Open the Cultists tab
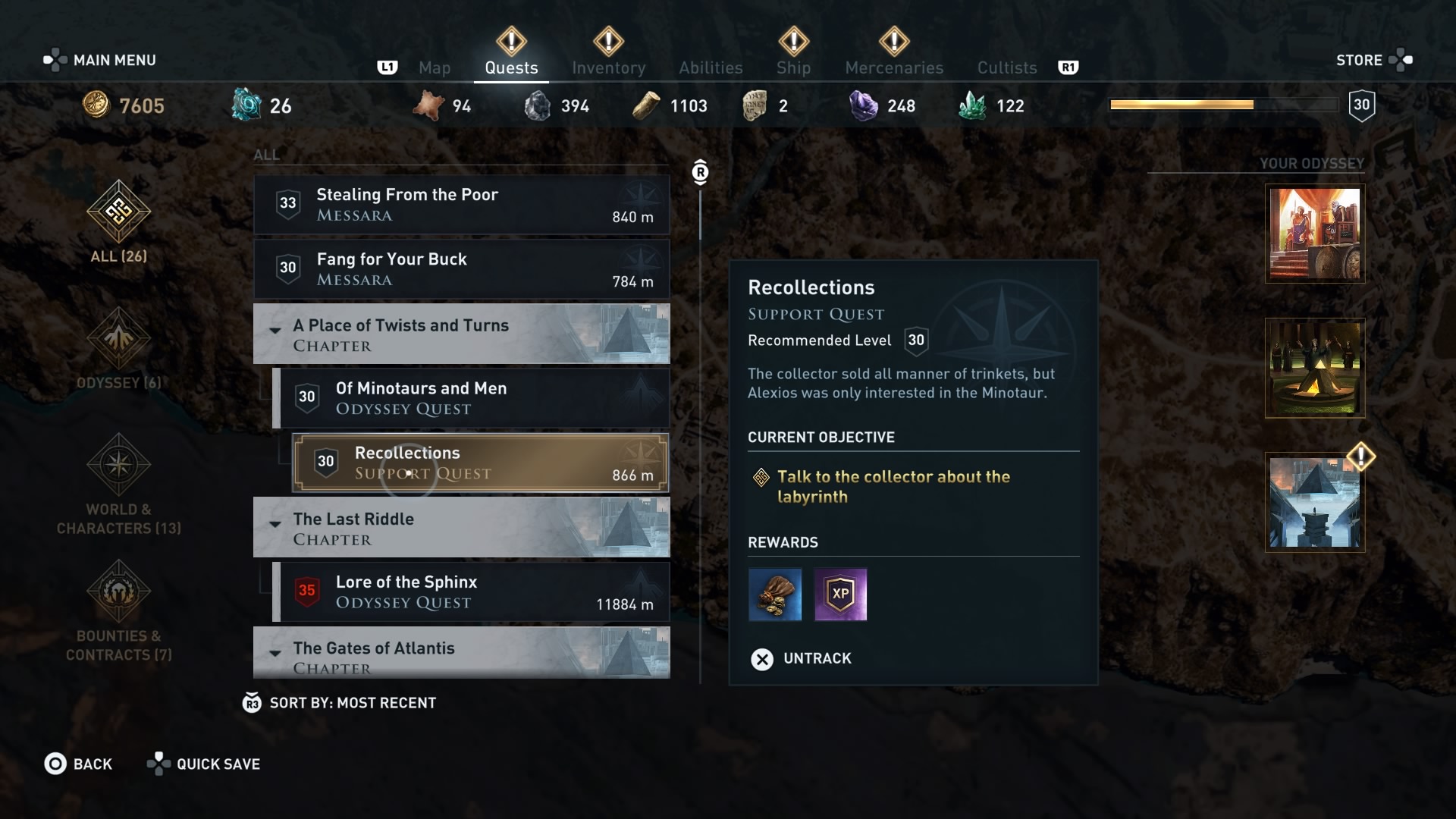The image size is (1456, 819). coord(1006,67)
